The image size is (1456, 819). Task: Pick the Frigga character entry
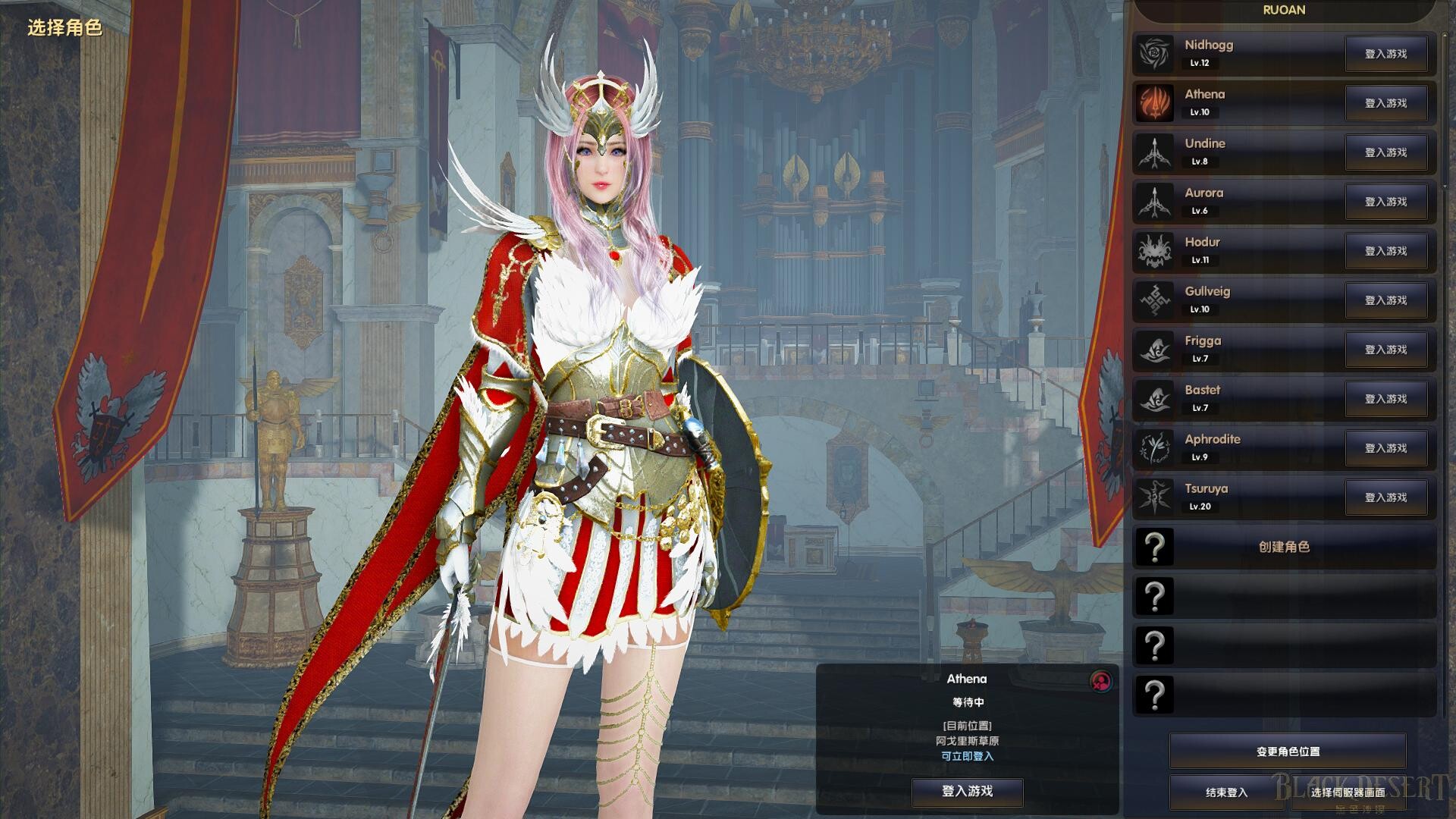(x=1236, y=349)
